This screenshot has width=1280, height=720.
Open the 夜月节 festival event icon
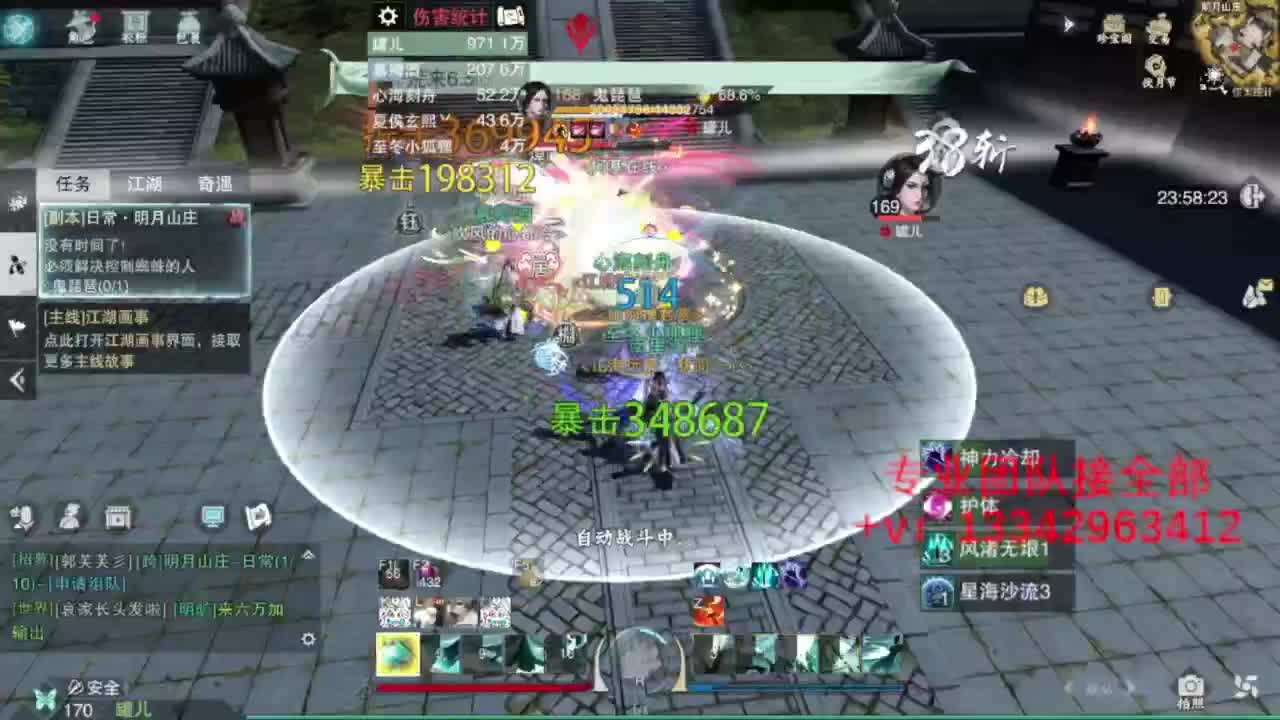pyautogui.click(x=1156, y=65)
